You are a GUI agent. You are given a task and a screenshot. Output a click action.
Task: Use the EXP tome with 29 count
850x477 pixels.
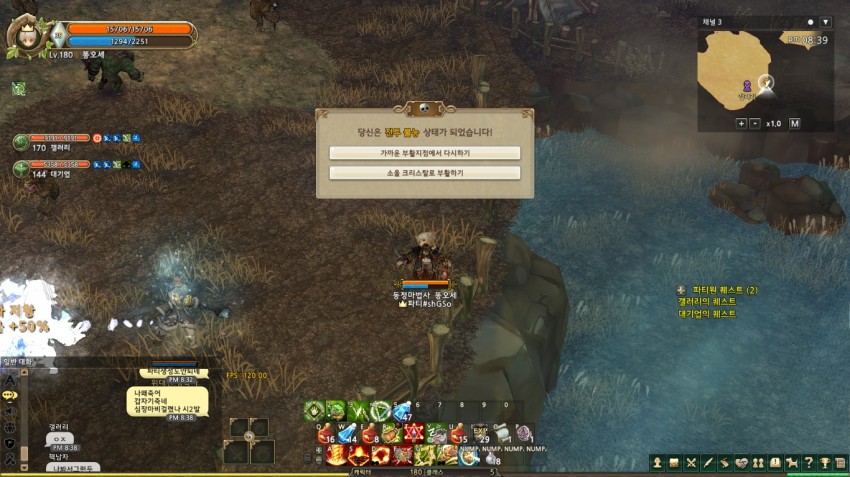pyautogui.click(x=481, y=433)
